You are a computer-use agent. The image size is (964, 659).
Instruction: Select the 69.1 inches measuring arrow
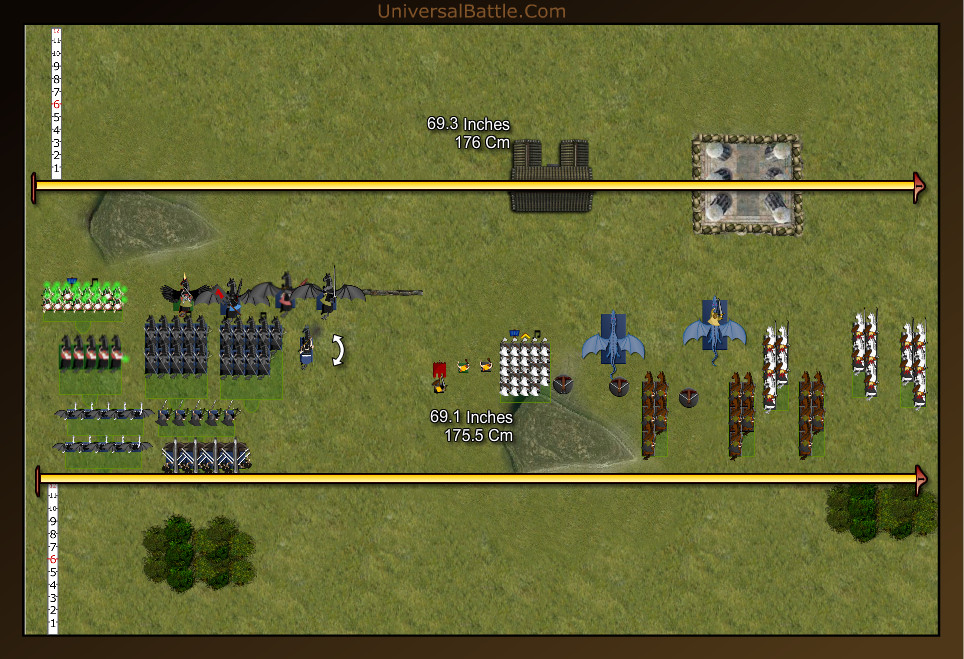click(480, 479)
